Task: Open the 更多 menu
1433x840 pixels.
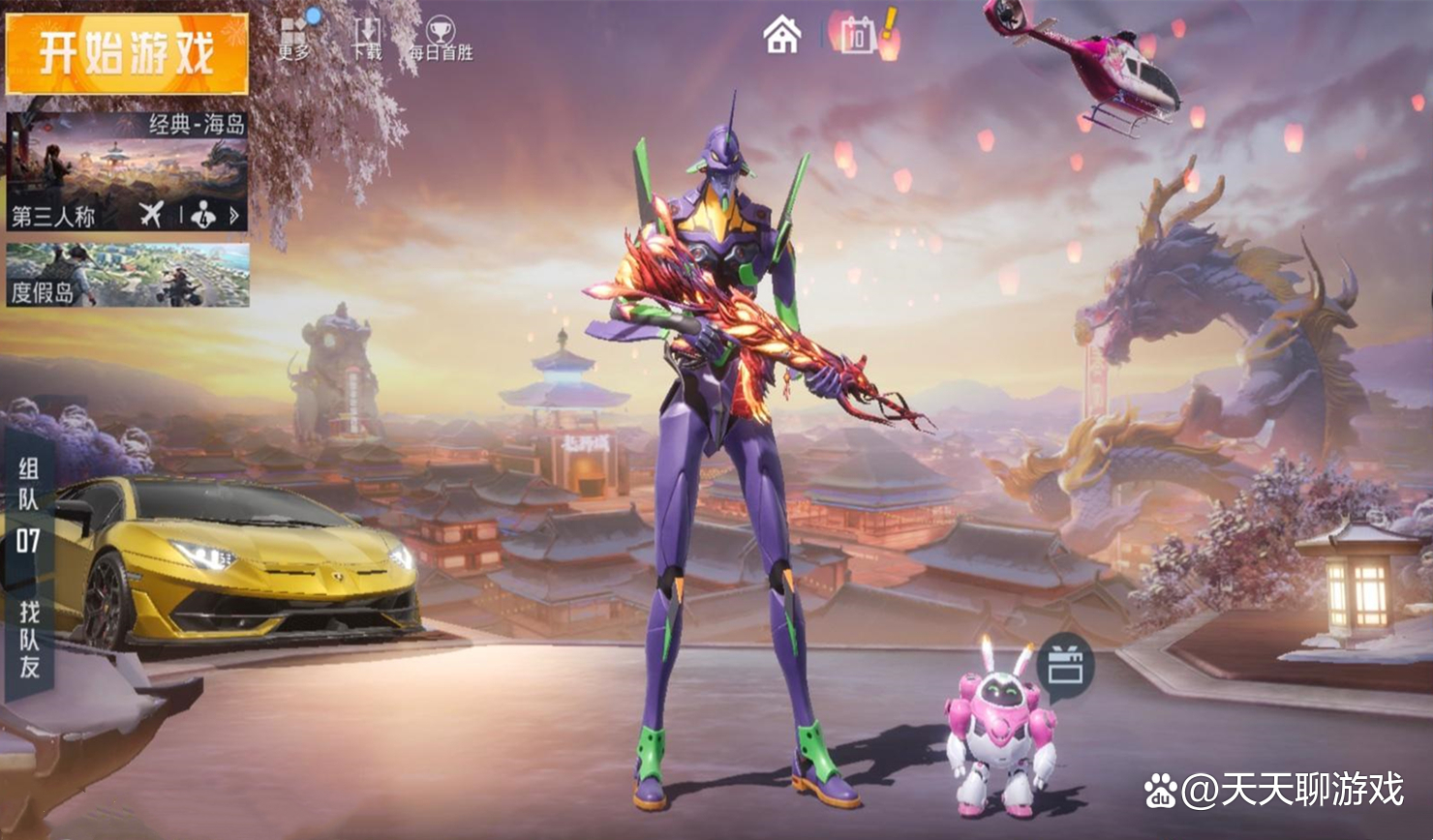Action: click(x=294, y=37)
